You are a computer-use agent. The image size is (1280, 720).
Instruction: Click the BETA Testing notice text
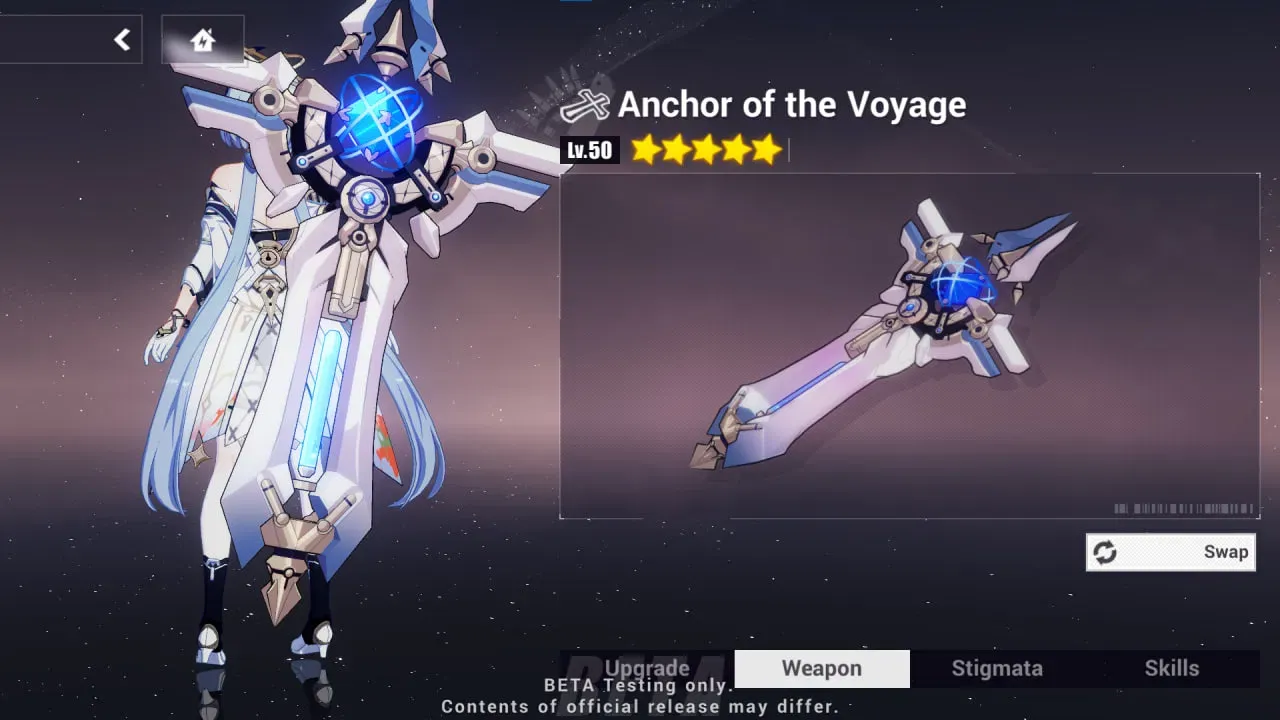640,695
